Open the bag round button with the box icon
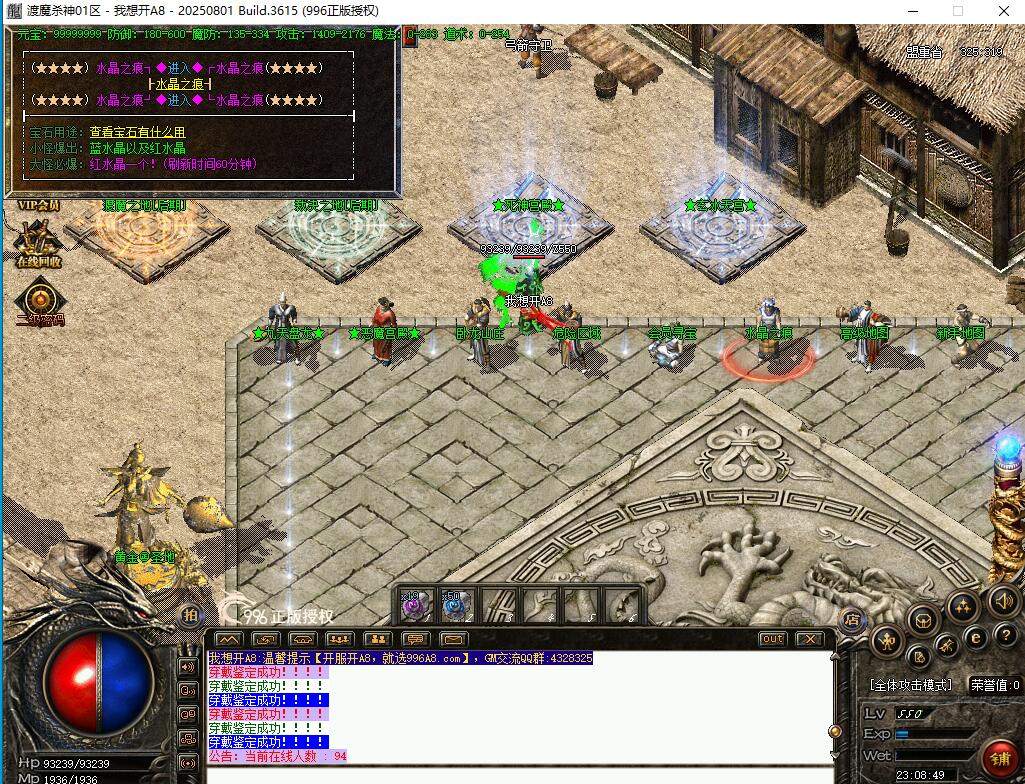The height and width of the screenshot is (784, 1025). (922, 622)
